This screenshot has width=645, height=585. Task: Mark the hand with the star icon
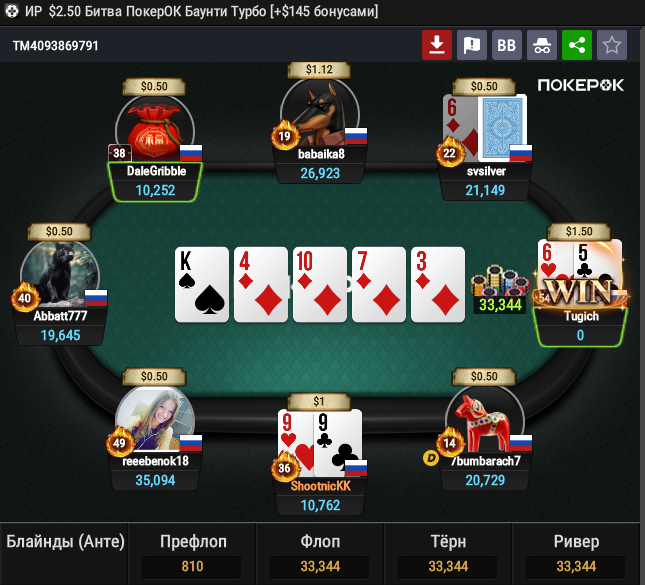[611, 45]
